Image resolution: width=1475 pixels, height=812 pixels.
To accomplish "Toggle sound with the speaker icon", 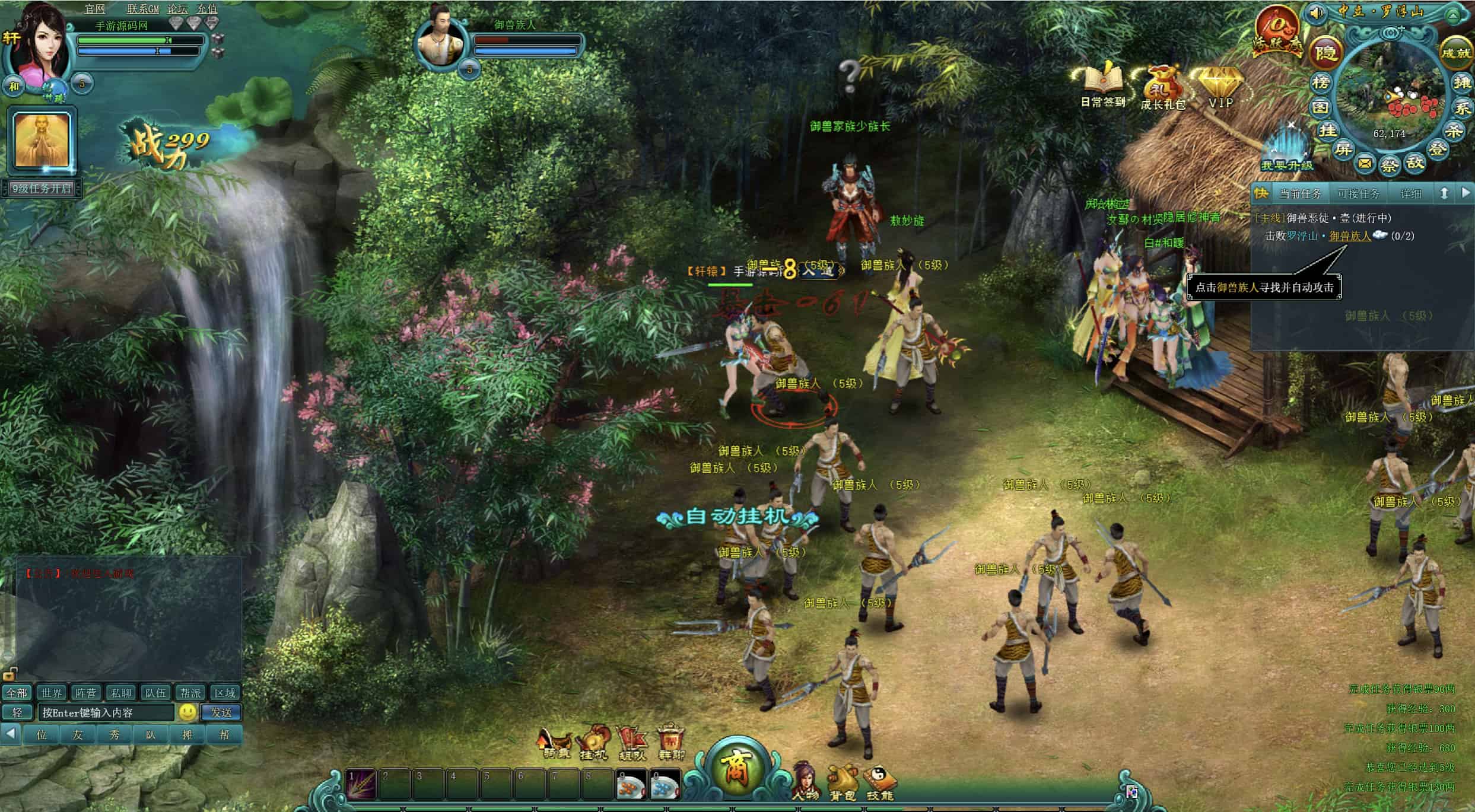I will coord(1316,12).
